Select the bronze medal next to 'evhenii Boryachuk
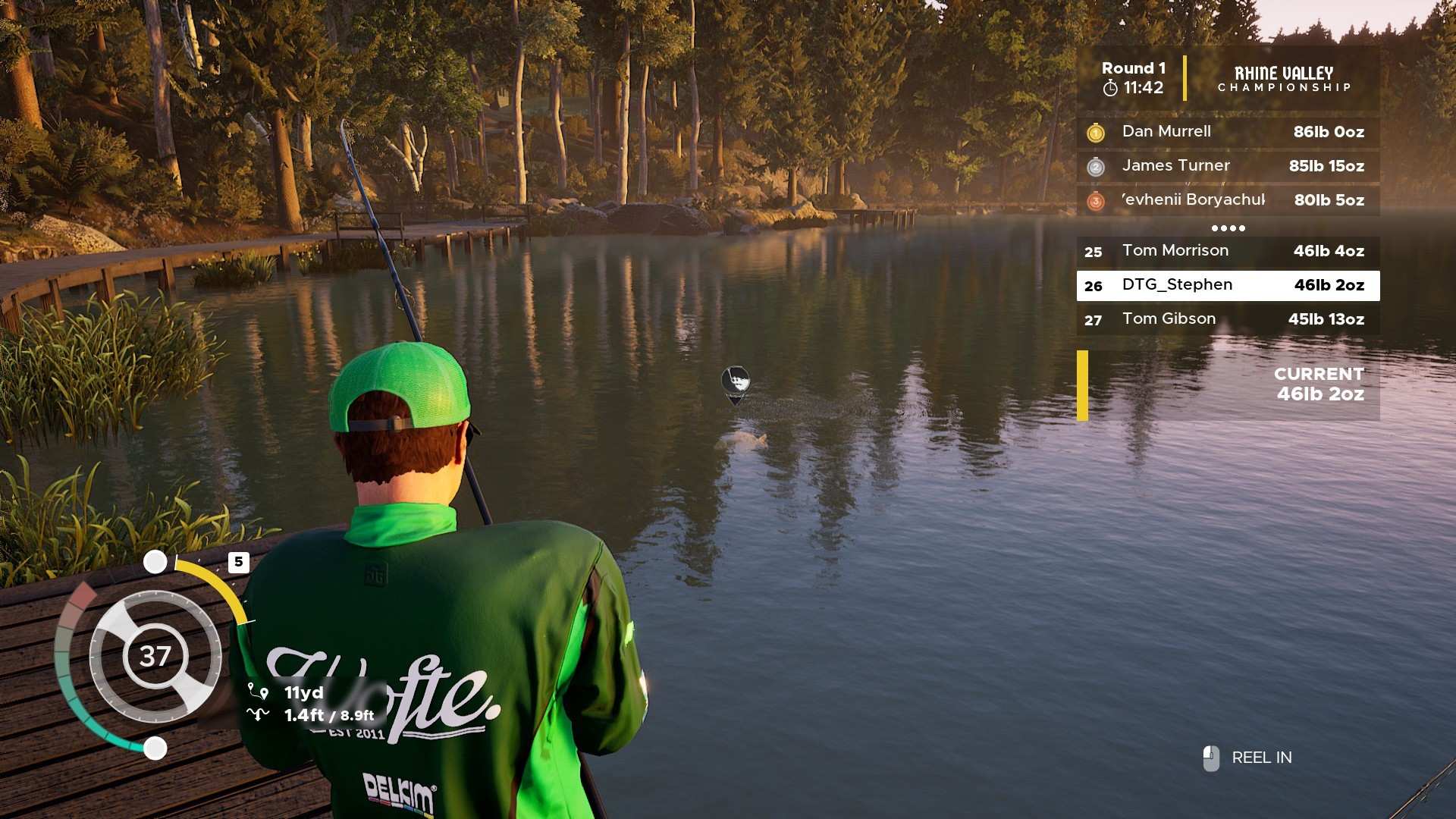The image size is (1456, 819). point(1094,200)
